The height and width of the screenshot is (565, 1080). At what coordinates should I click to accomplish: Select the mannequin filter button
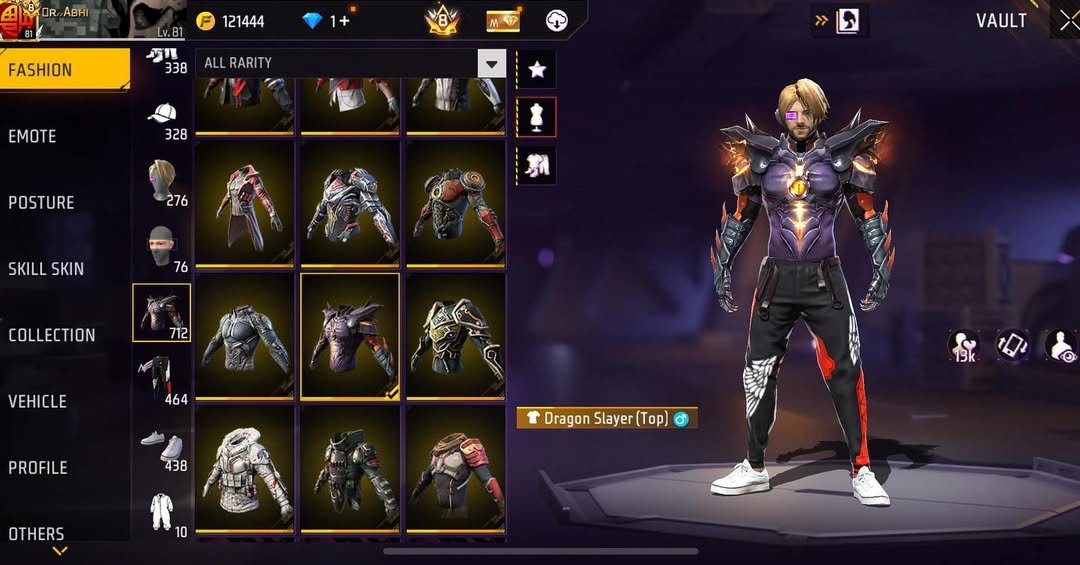point(537,117)
